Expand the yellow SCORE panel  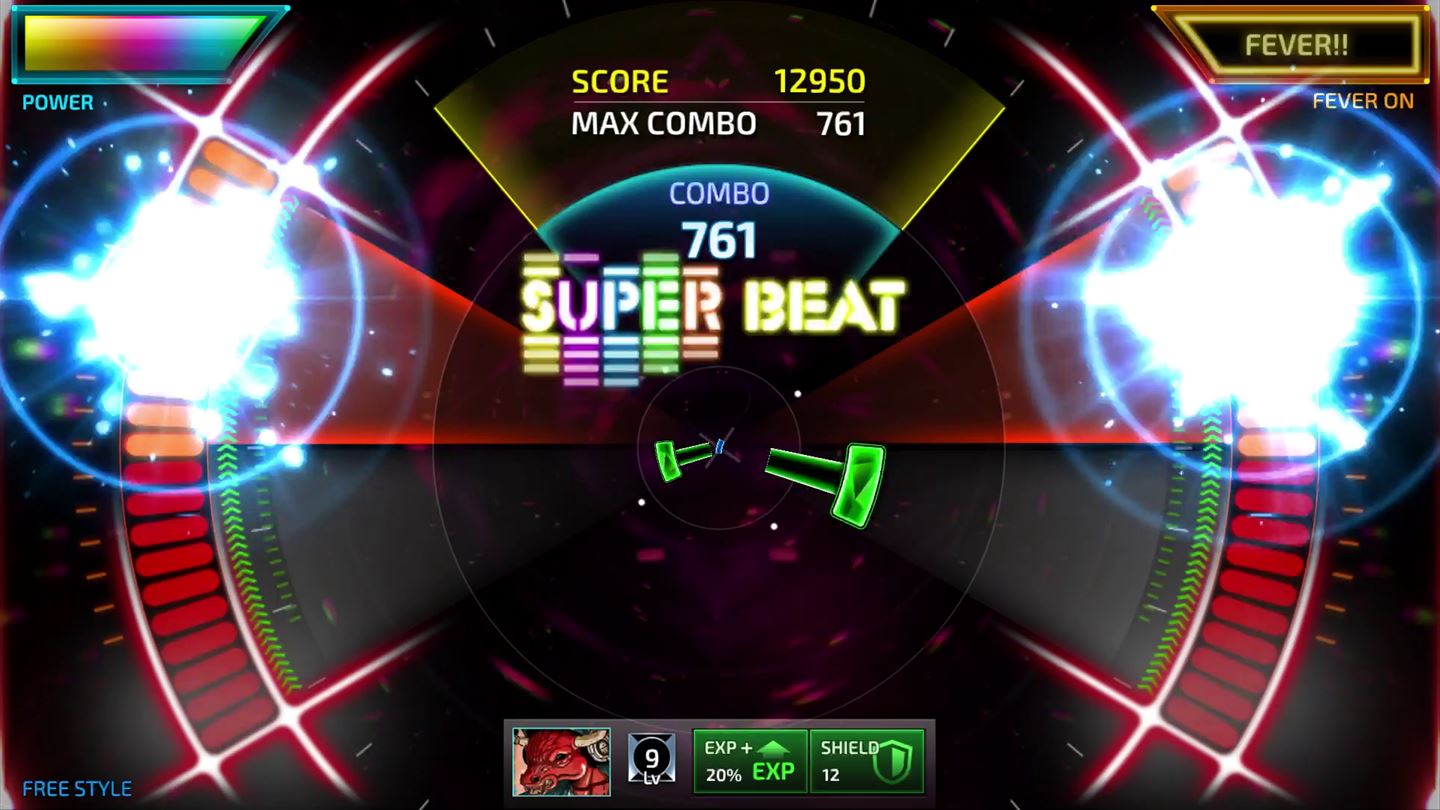[717, 82]
